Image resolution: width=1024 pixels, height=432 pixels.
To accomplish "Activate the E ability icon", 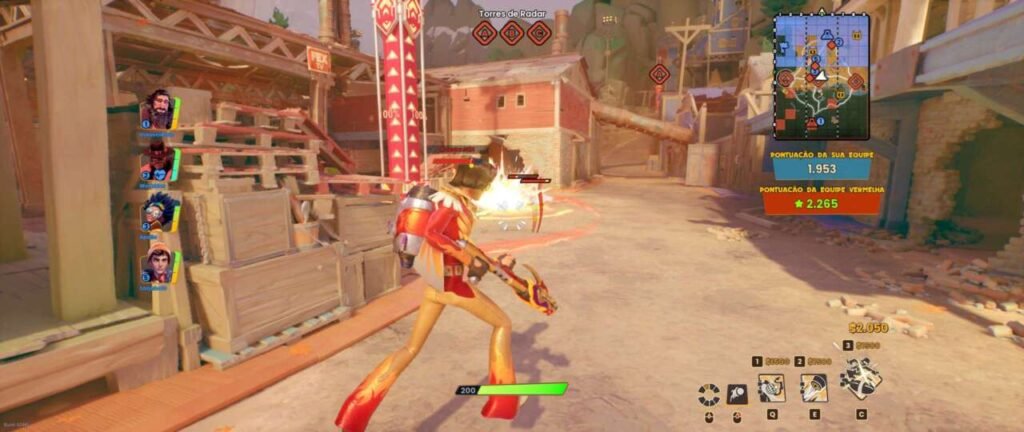I will tap(814, 387).
